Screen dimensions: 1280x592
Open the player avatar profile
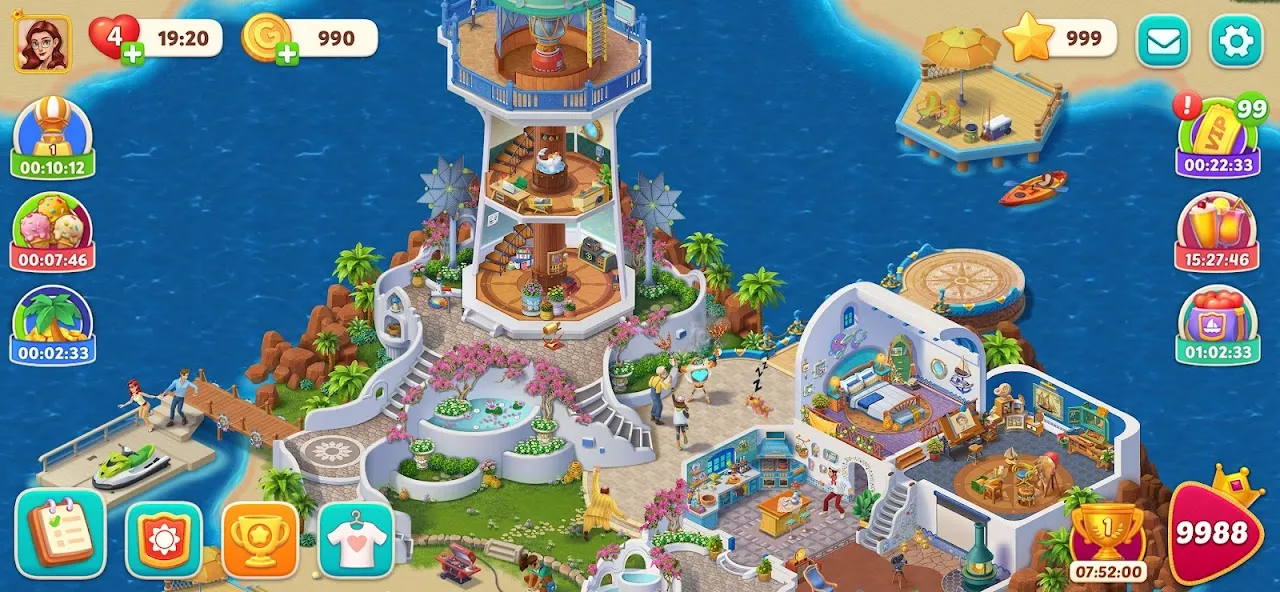pos(42,43)
